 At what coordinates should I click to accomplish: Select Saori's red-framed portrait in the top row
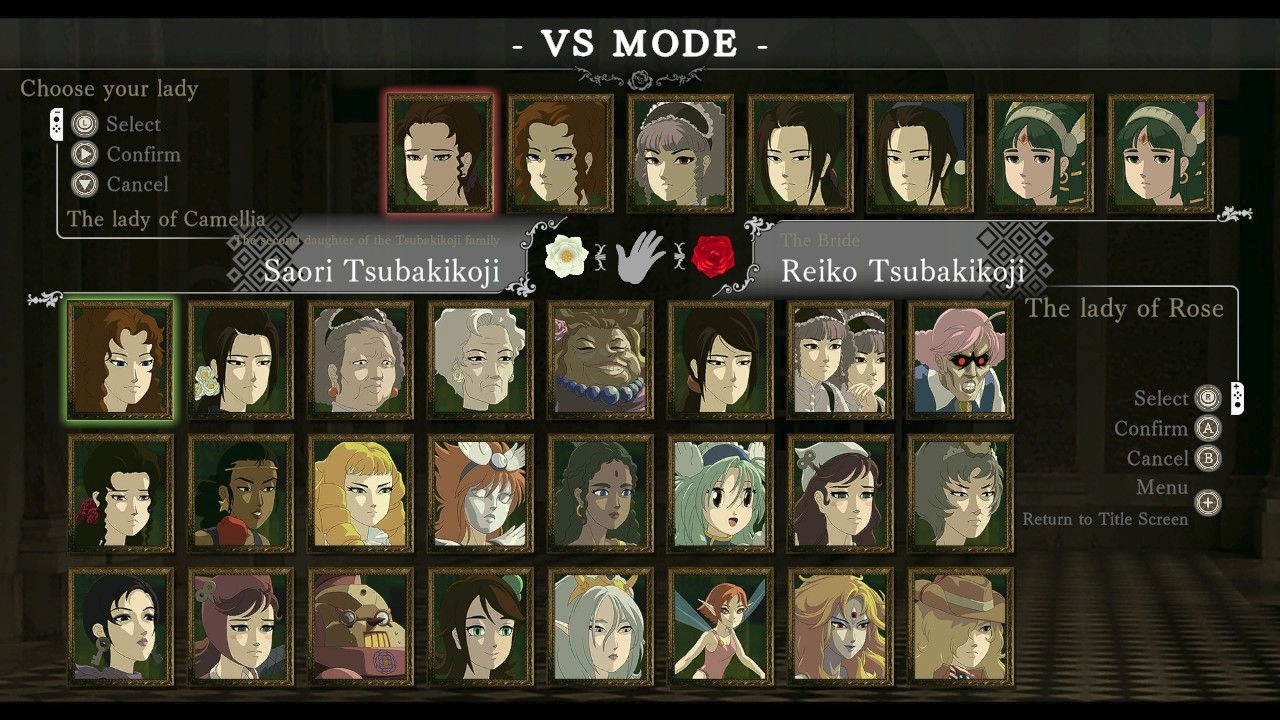439,153
